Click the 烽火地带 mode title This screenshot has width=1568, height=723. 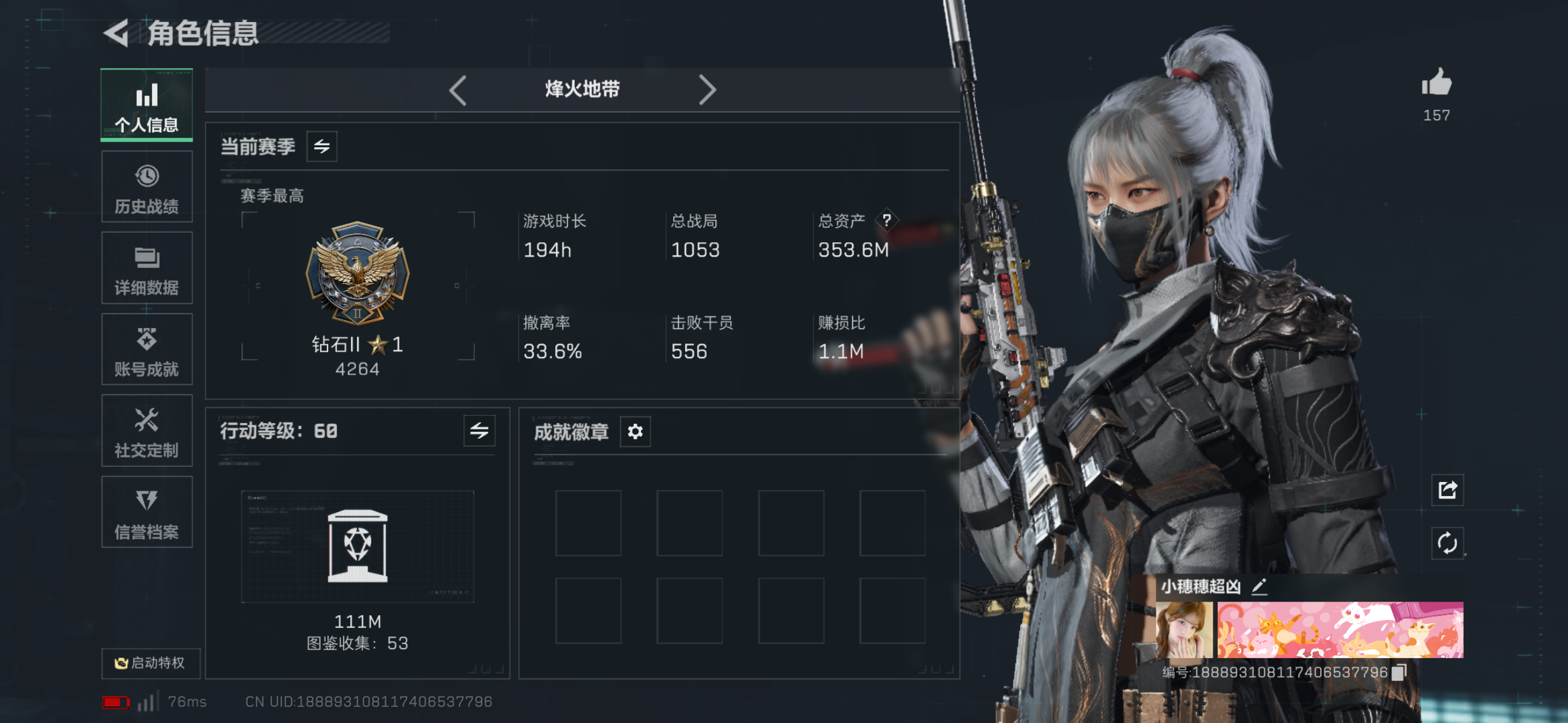[x=582, y=89]
